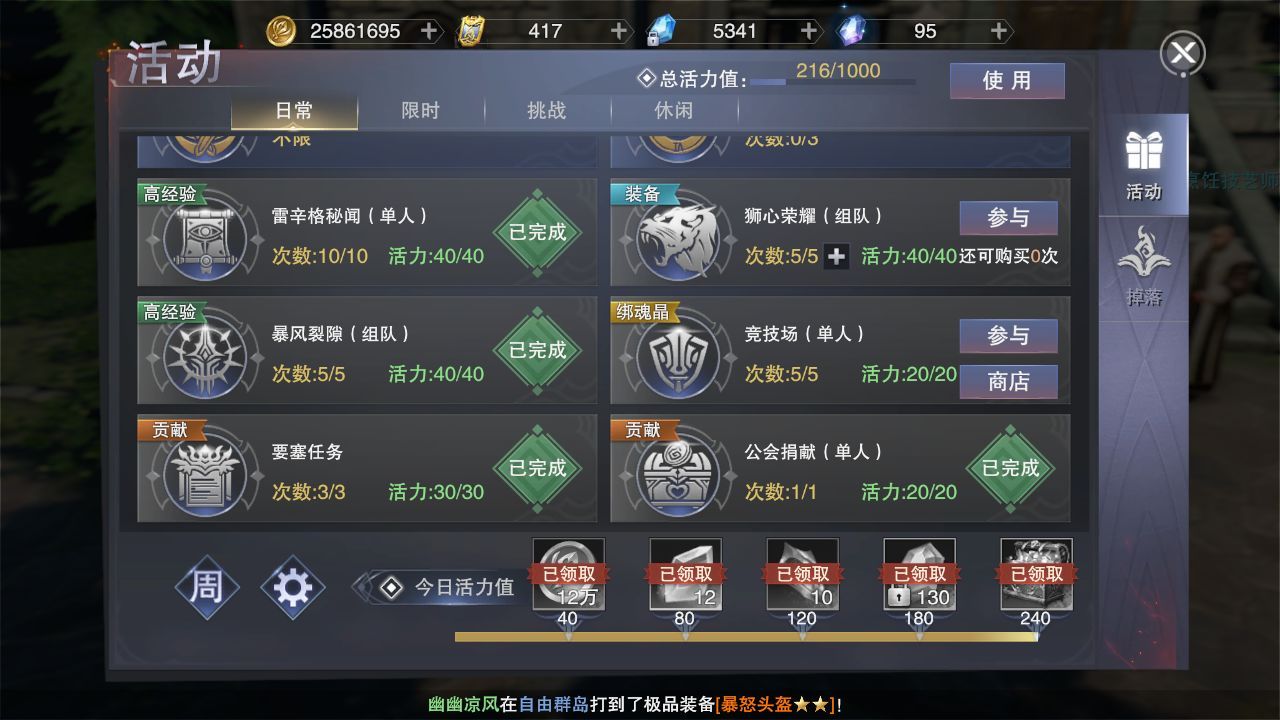This screenshot has width=1280, height=720.
Task: Open the 掉落 drops panel in sidebar
Action: click(x=1144, y=258)
